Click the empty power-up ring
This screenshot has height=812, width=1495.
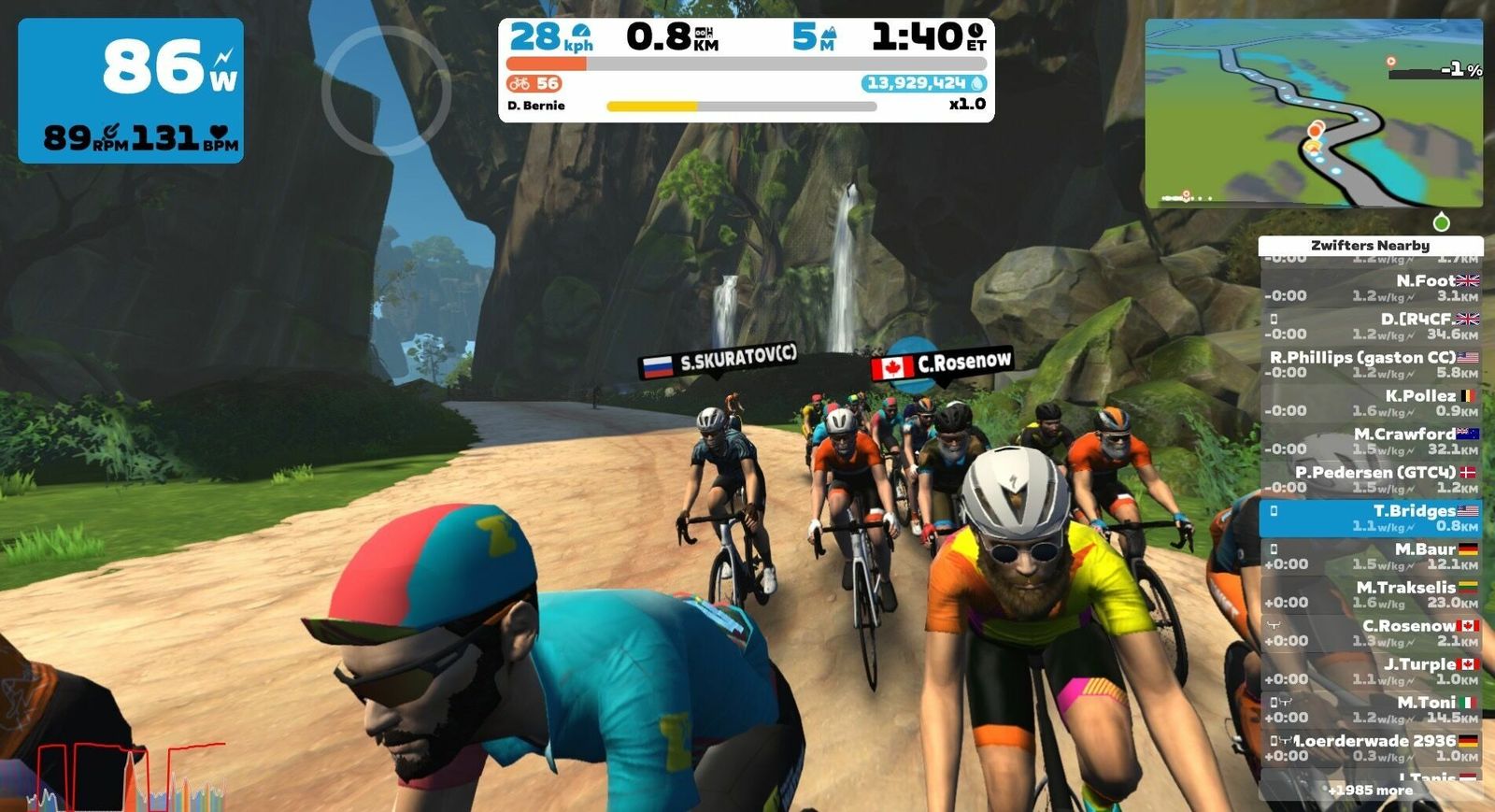386,91
